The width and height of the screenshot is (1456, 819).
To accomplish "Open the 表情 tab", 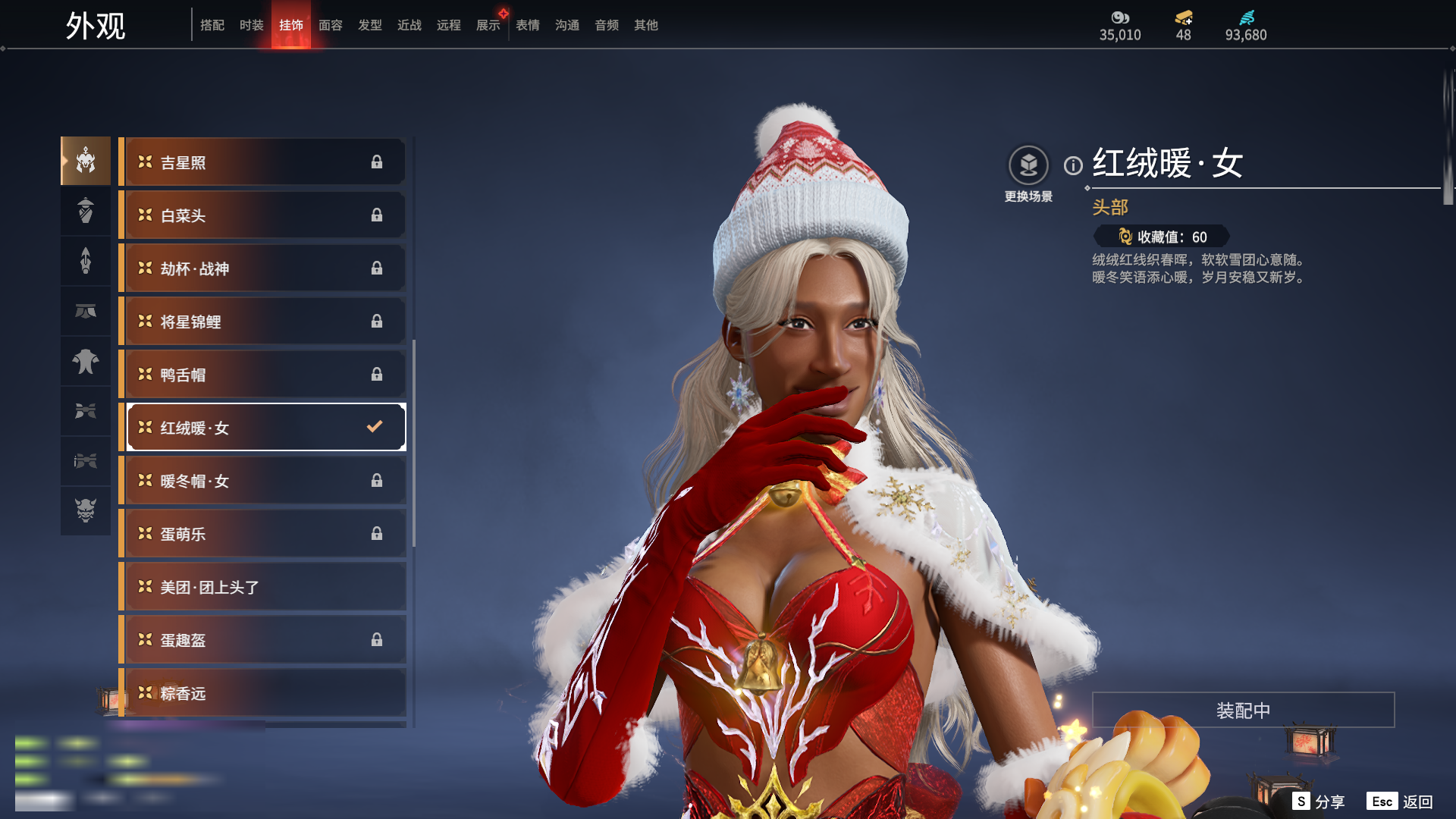I will pos(527,25).
